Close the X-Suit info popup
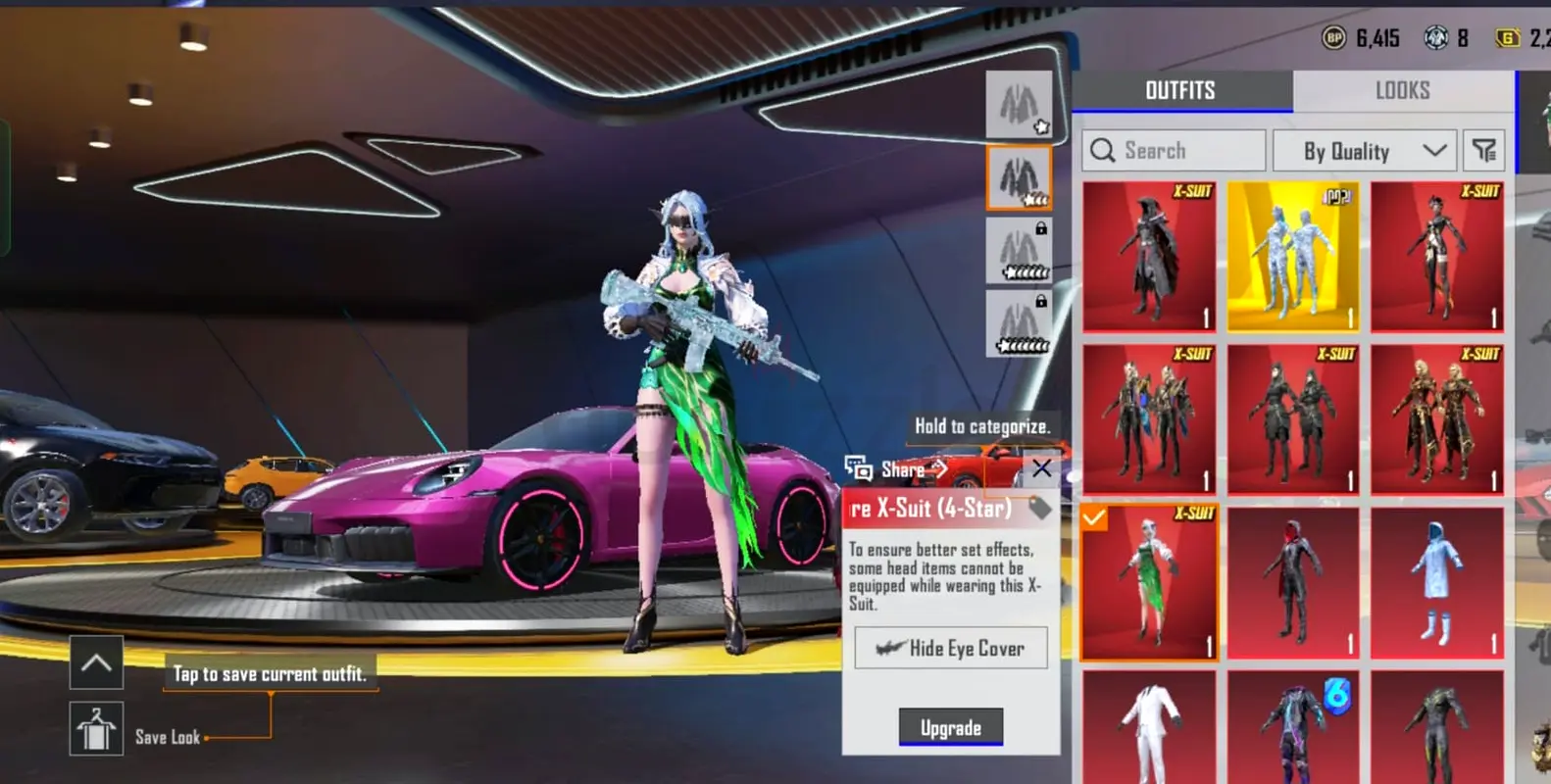This screenshot has width=1551, height=784. [x=1041, y=468]
